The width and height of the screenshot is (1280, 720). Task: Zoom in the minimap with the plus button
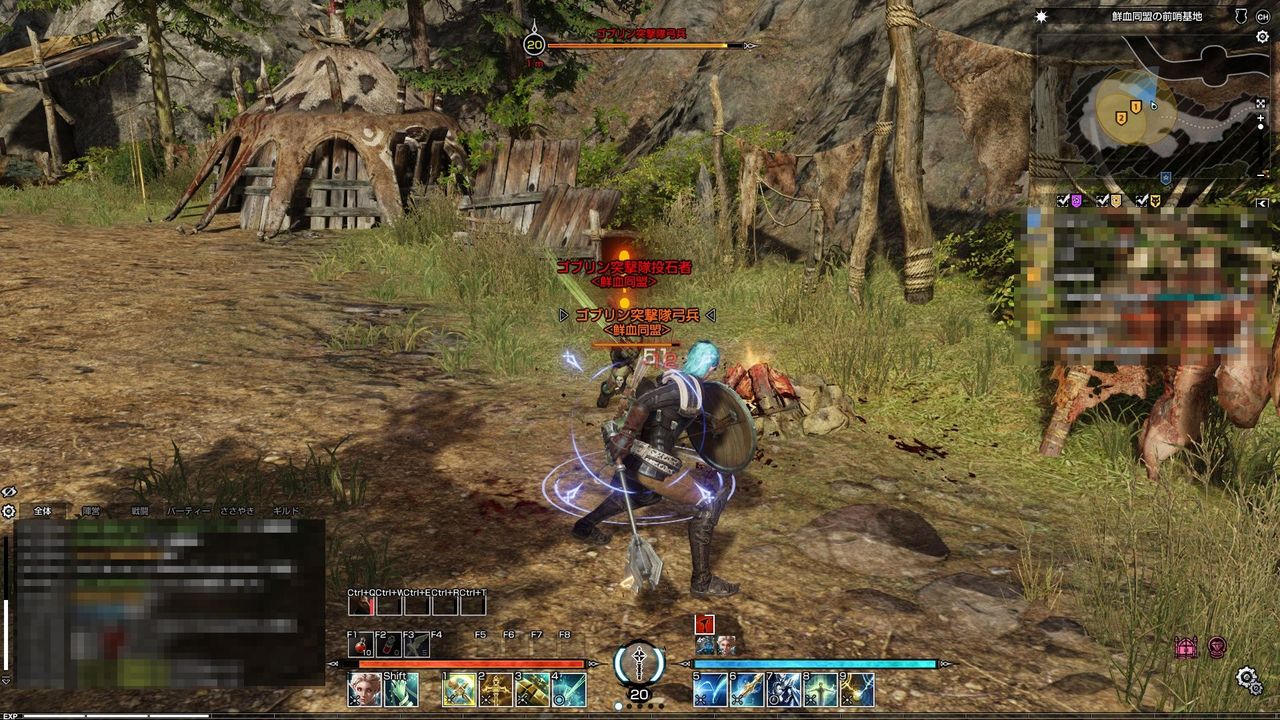tap(1259, 117)
